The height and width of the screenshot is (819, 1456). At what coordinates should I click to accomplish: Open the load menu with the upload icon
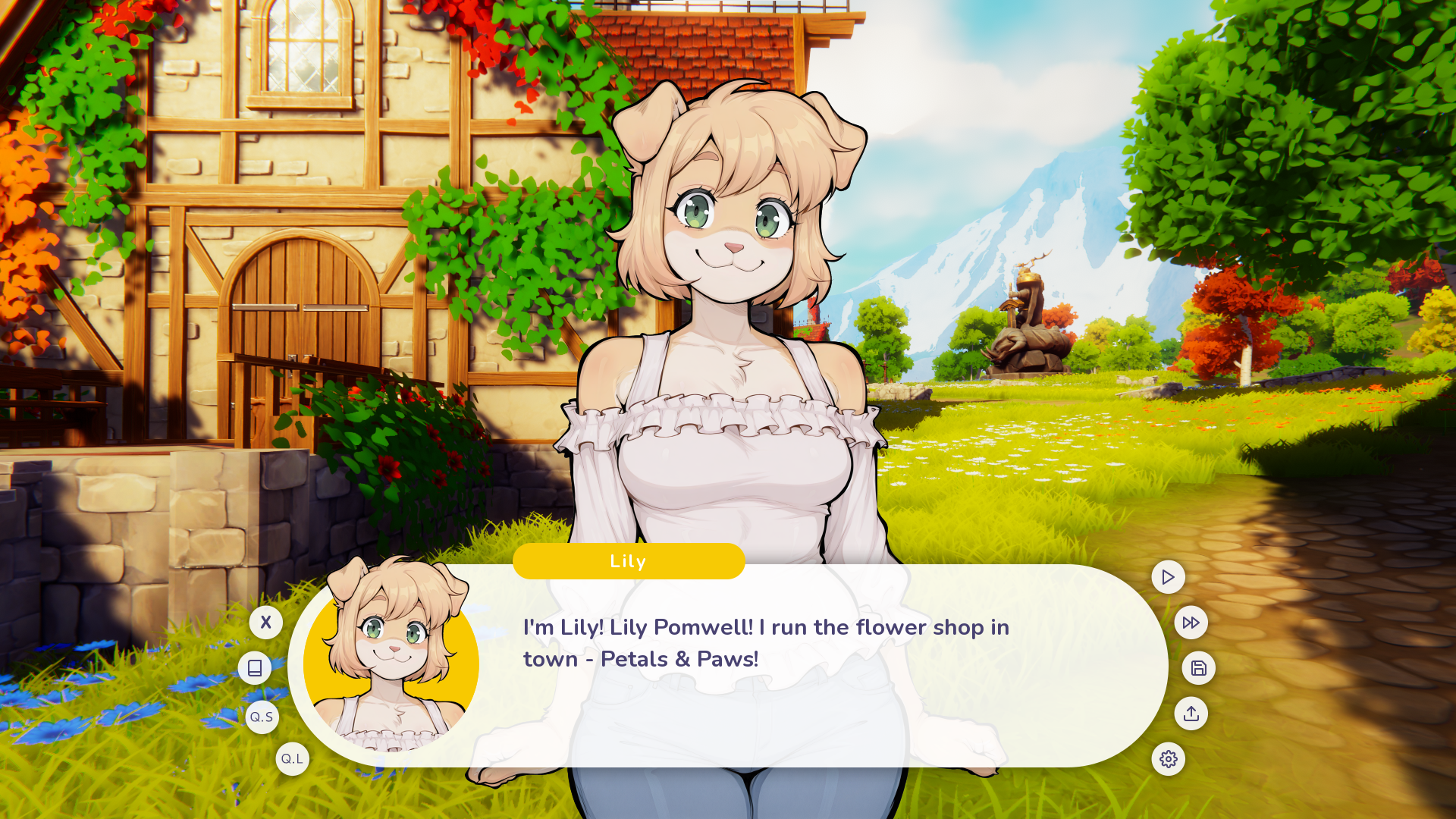(1191, 714)
